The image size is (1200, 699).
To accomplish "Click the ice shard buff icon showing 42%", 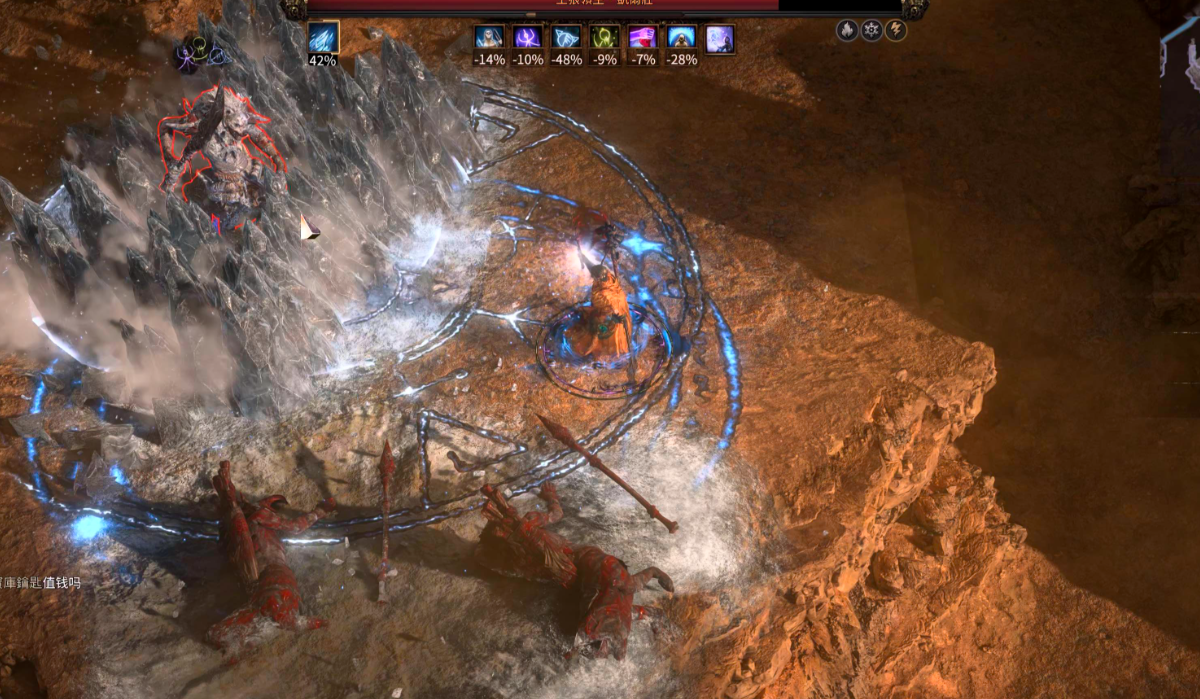I will click(322, 38).
